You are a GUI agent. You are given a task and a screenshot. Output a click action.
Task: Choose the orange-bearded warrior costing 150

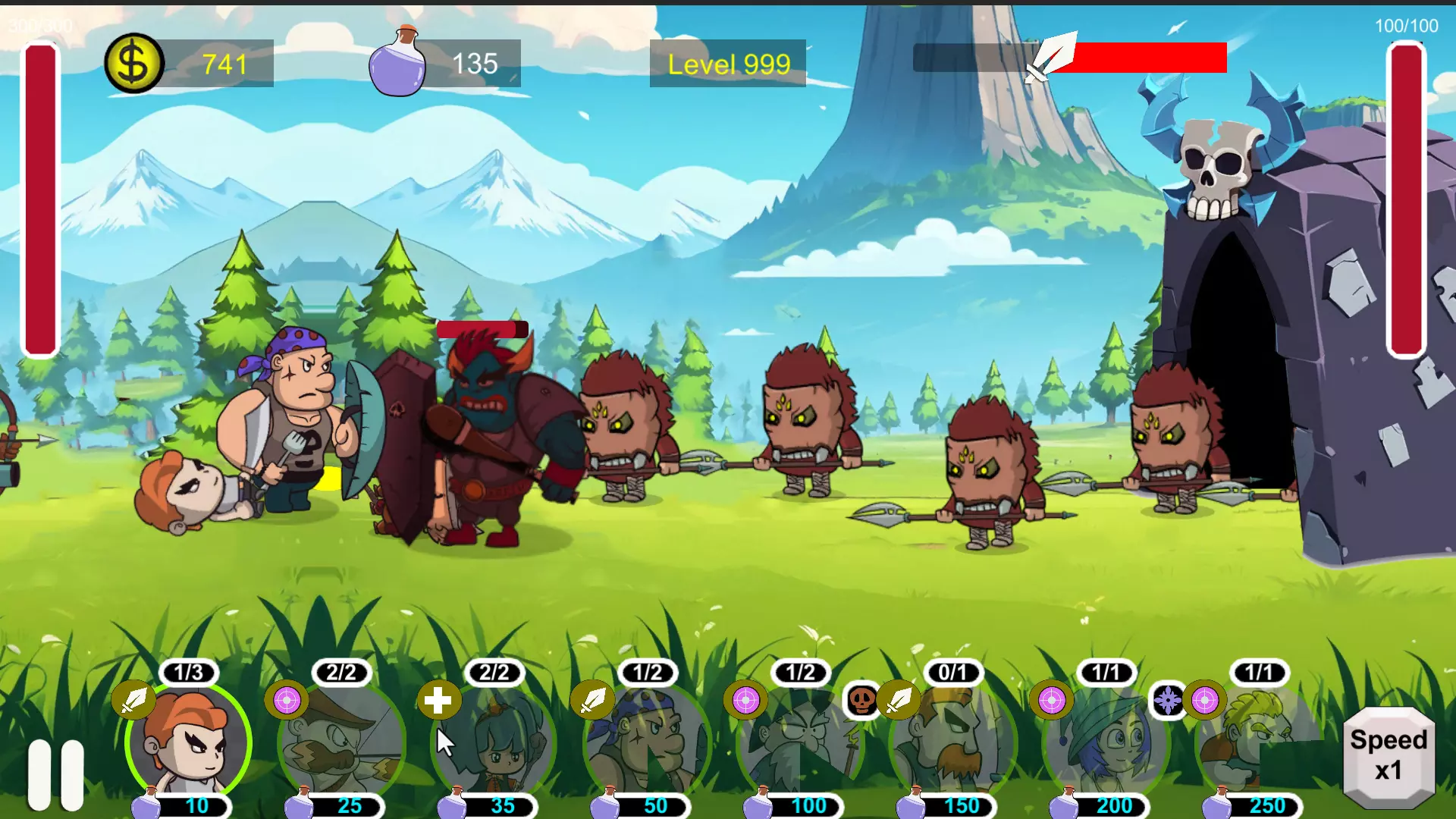(x=953, y=743)
